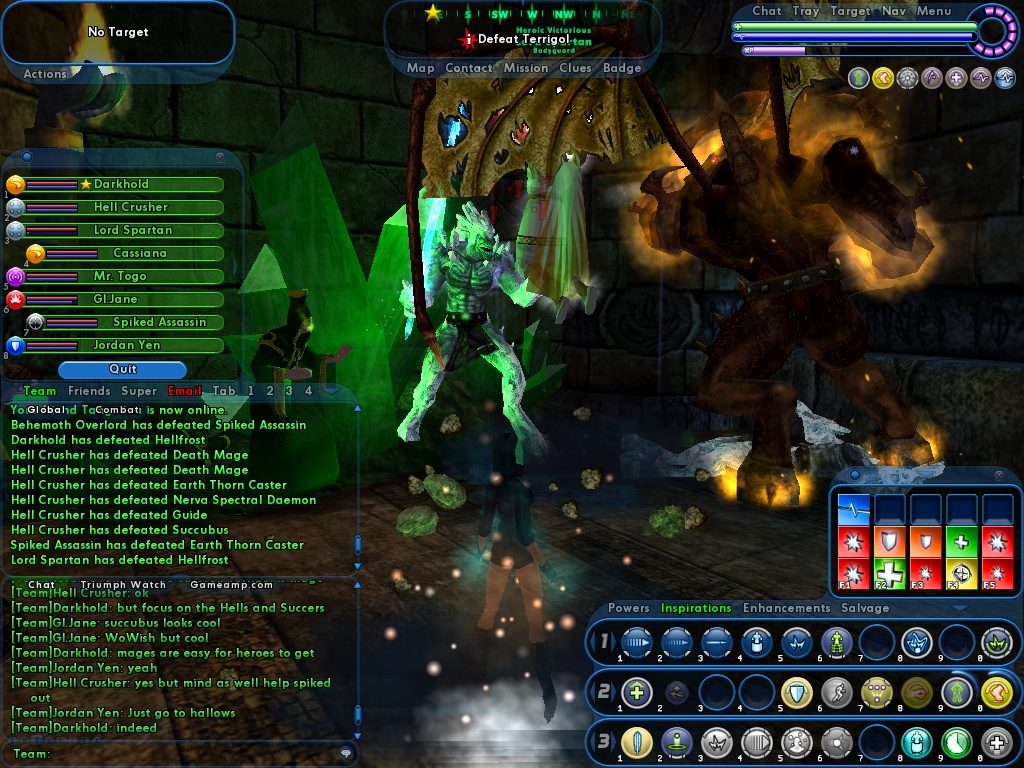Select teammate Lord Spartan in team list
Screen dimensions: 1024x768
coord(133,230)
